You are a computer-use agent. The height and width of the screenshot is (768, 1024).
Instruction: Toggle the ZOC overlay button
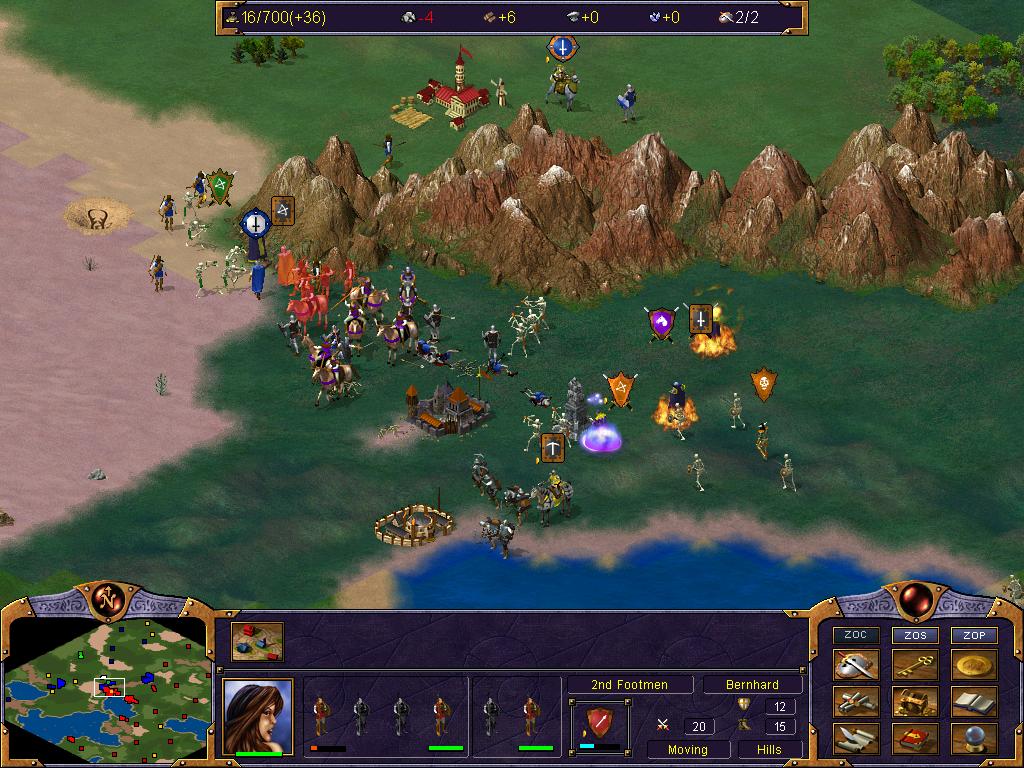(856, 635)
